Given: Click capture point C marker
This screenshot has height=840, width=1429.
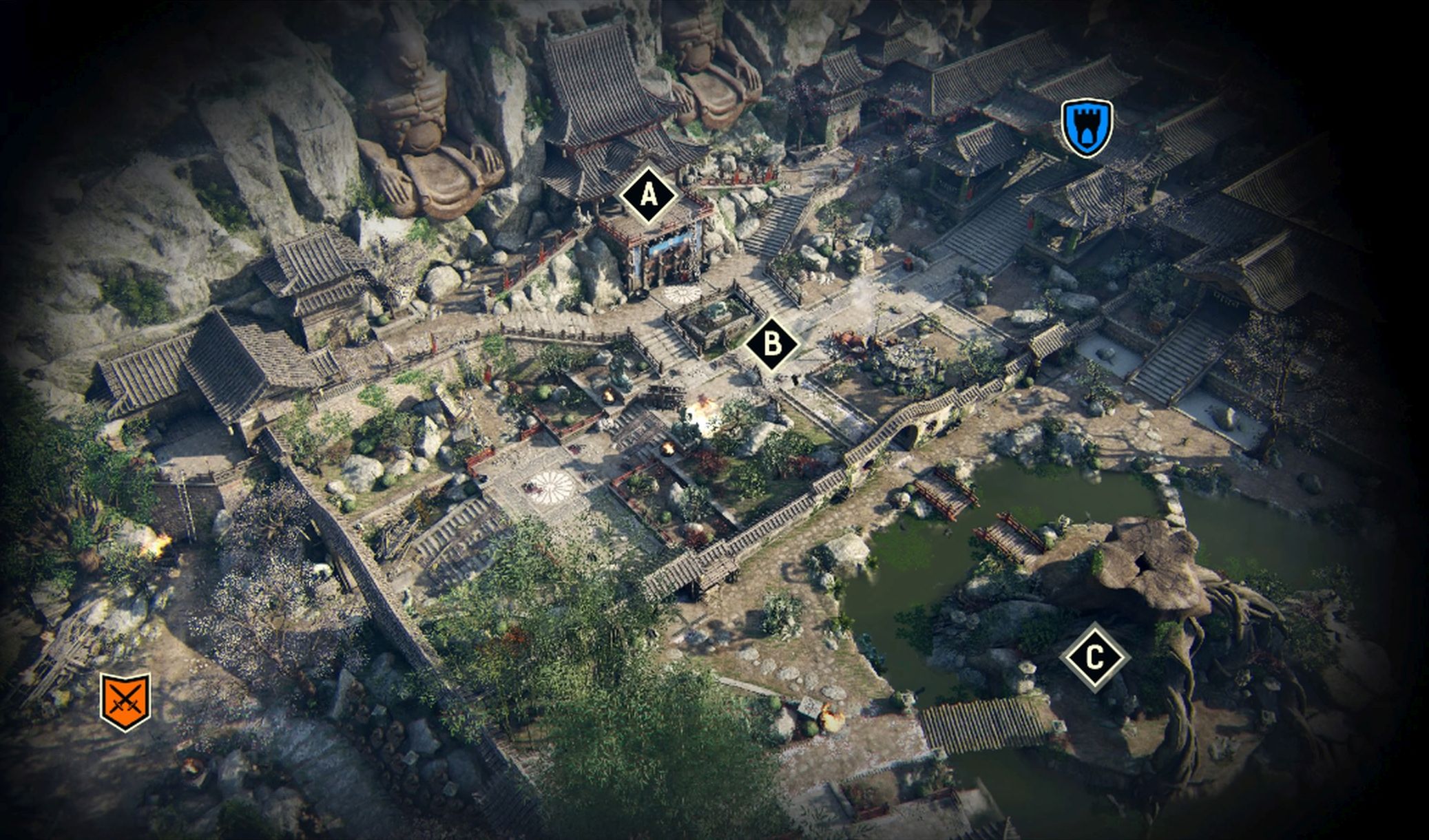Looking at the screenshot, I should tap(1094, 656).
